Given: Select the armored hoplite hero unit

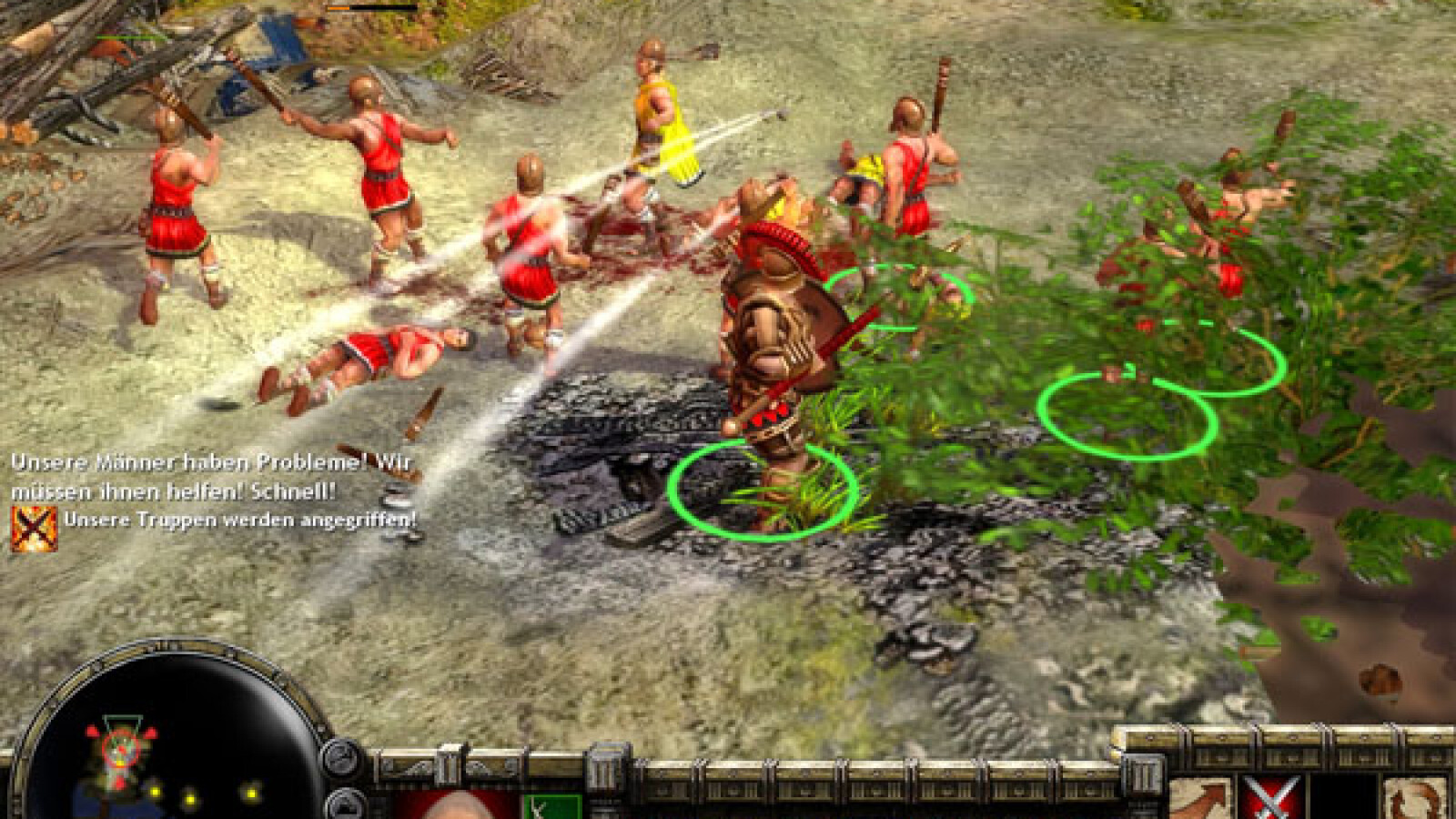Looking at the screenshot, I should click(x=773, y=346).
